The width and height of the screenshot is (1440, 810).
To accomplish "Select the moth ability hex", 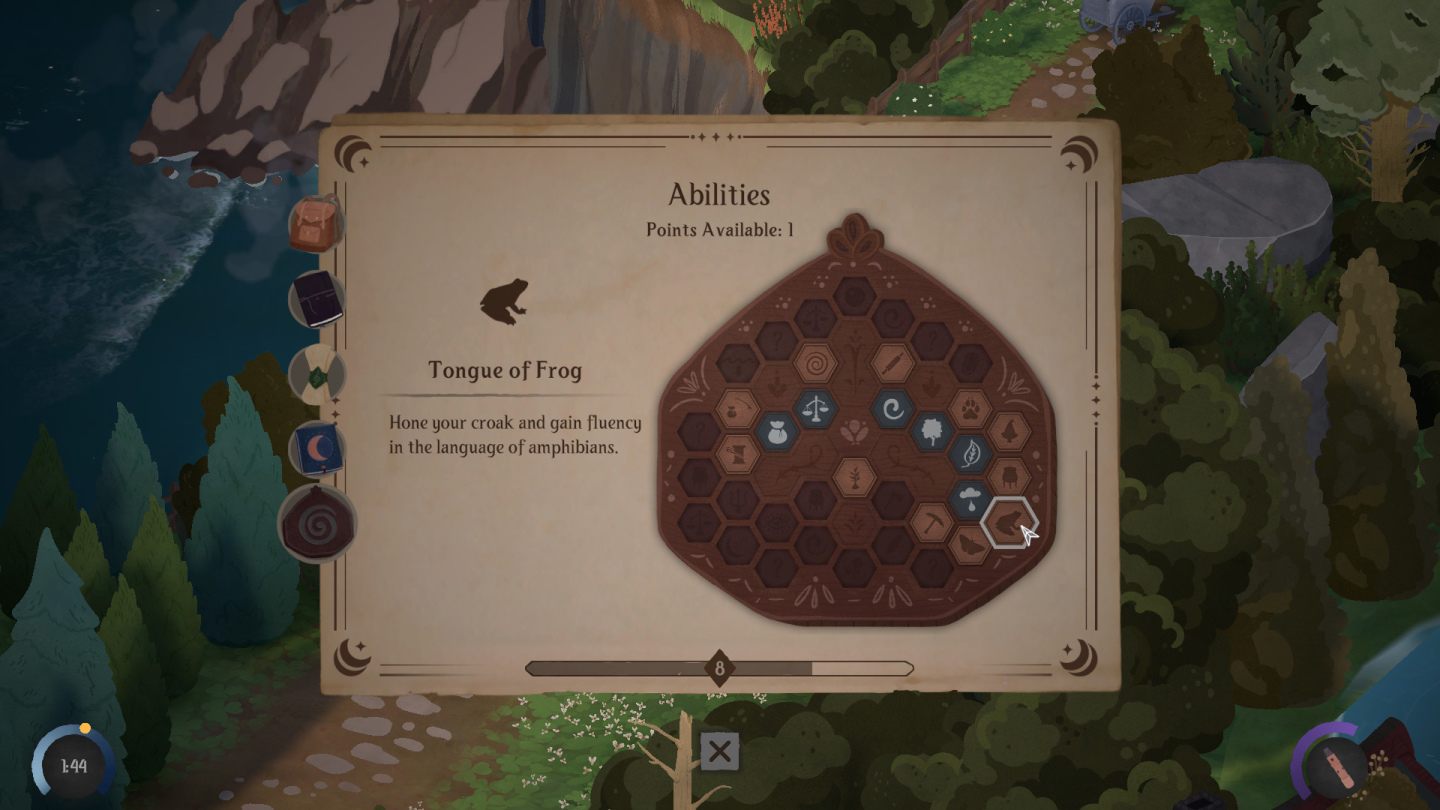I will coord(968,546).
